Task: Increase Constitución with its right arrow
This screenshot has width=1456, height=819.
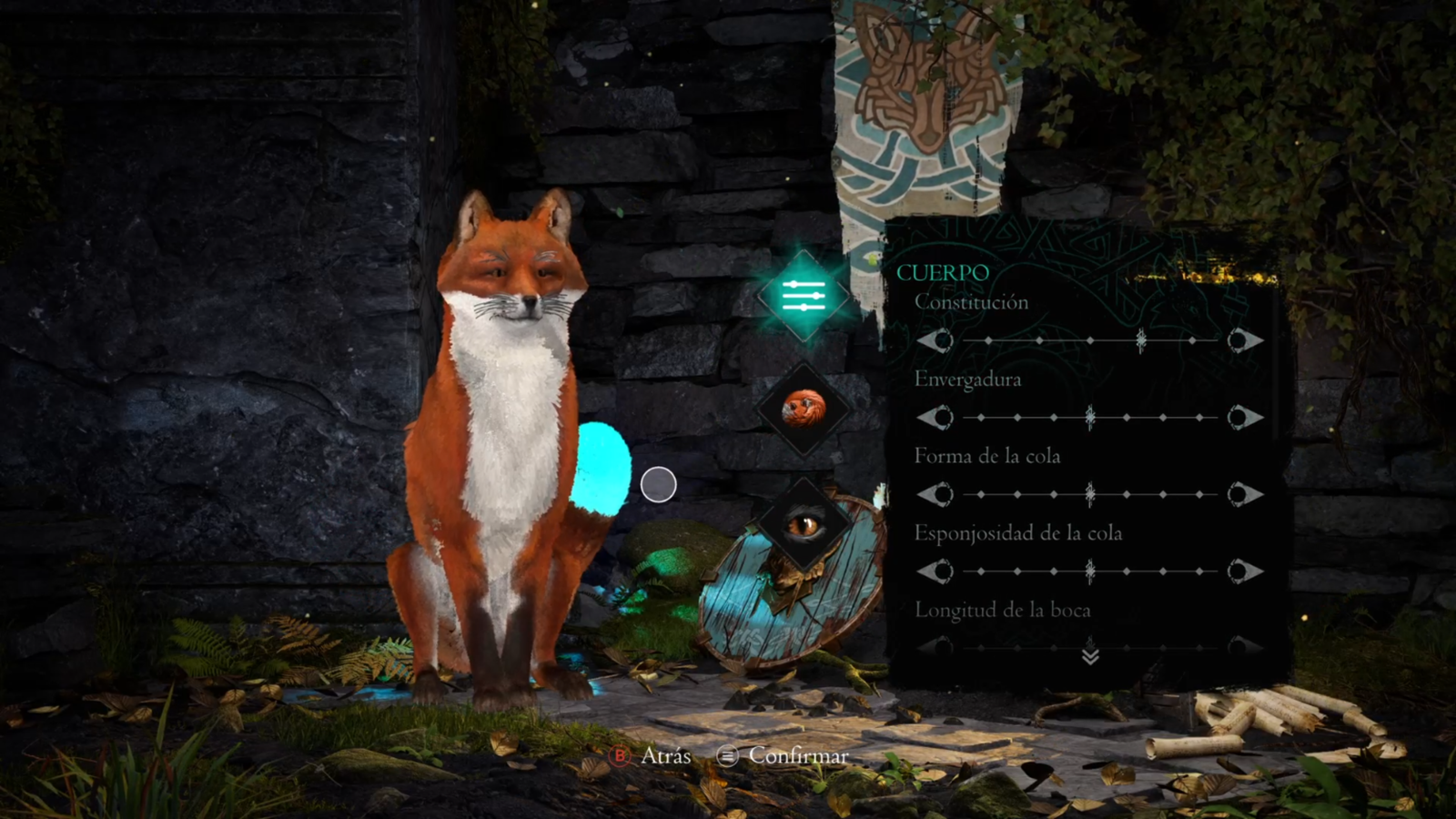Action: click(x=1243, y=340)
